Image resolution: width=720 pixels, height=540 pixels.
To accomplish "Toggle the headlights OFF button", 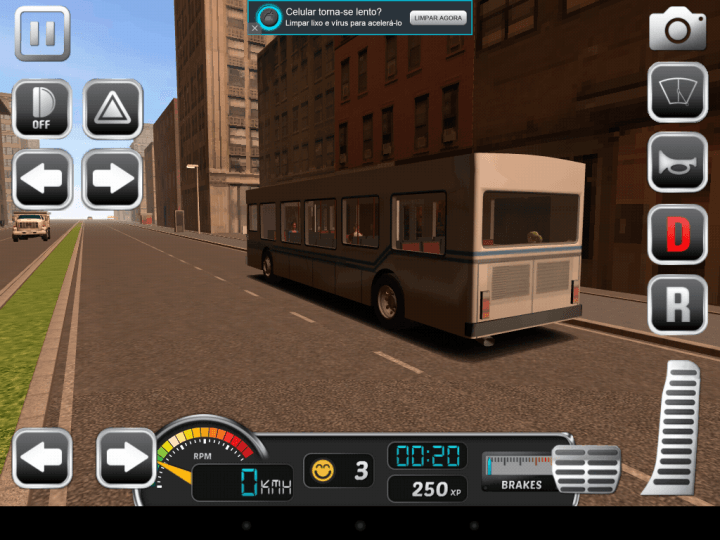I will (42, 108).
